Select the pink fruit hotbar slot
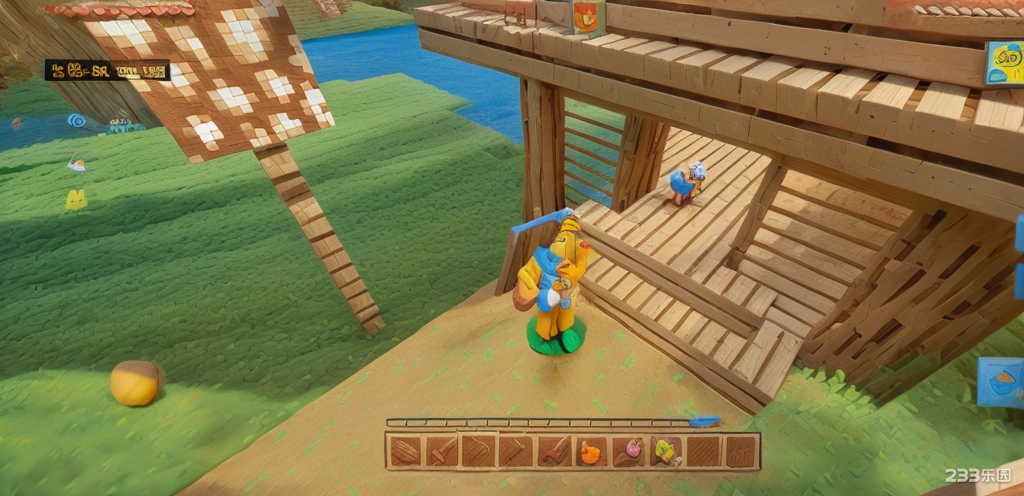Image resolution: width=1024 pixels, height=496 pixels. [x=628, y=452]
